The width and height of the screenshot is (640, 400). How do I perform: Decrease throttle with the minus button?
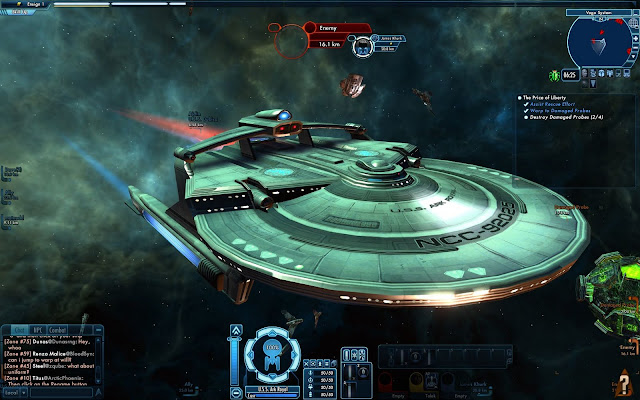(234, 391)
